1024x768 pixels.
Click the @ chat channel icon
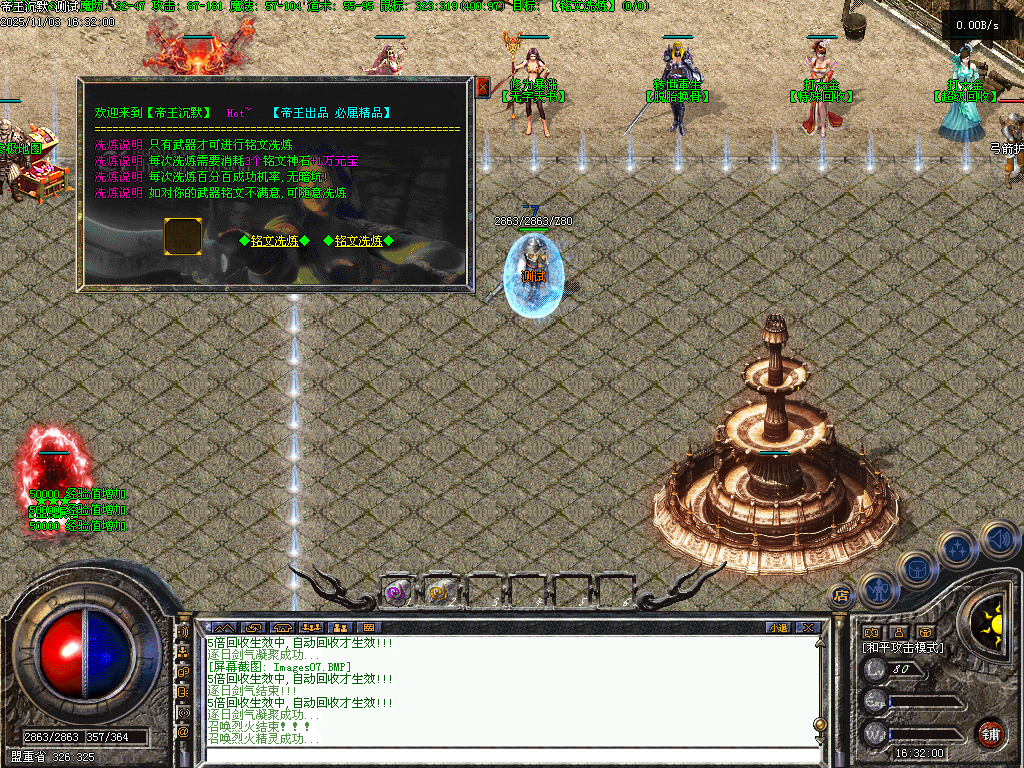click(x=183, y=731)
